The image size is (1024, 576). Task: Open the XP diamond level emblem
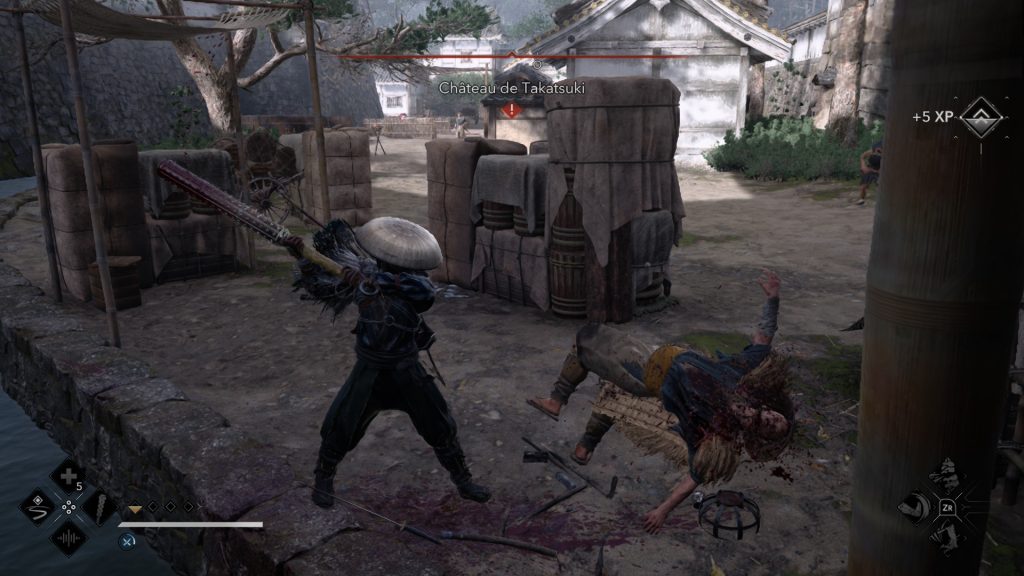coord(980,117)
